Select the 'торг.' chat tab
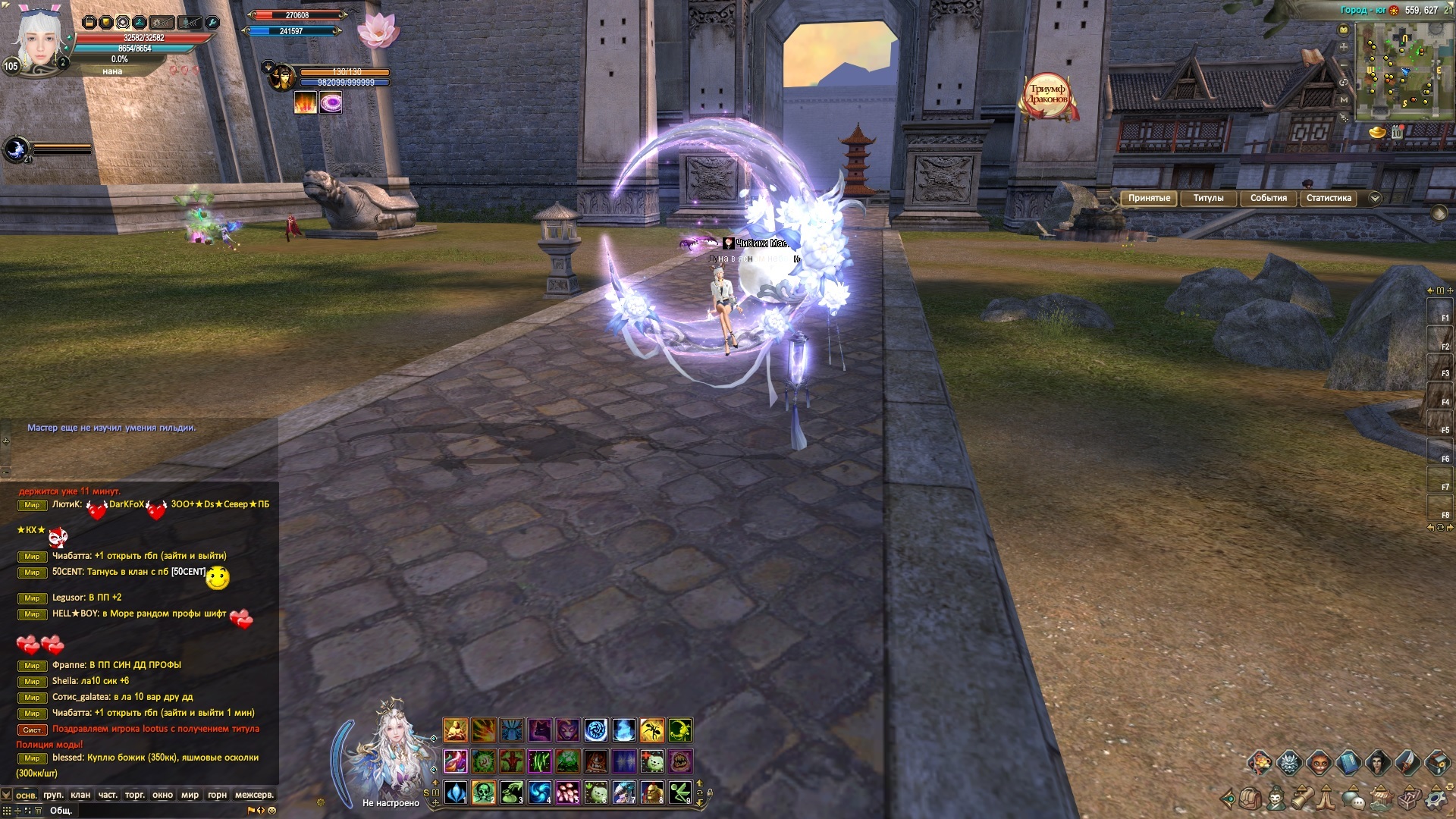Image resolution: width=1456 pixels, height=819 pixels. [135, 795]
